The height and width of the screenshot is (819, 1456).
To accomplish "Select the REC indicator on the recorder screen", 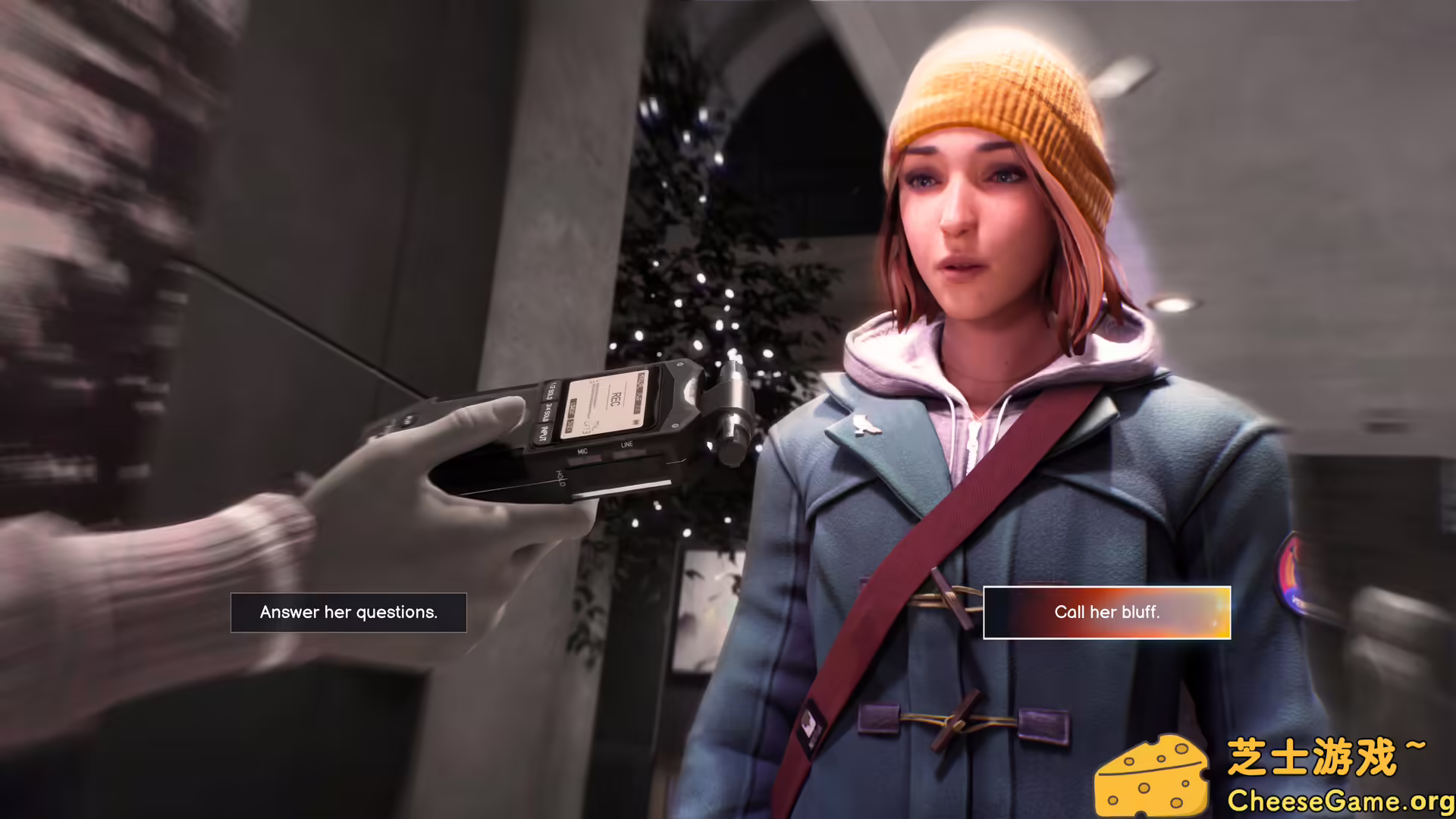I will click(613, 400).
